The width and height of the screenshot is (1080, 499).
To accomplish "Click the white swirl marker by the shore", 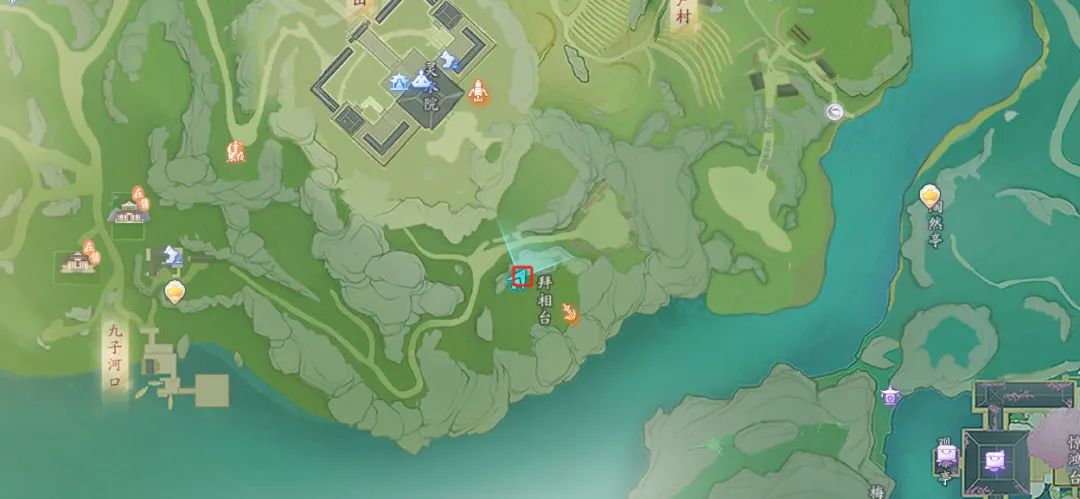I will [836, 113].
